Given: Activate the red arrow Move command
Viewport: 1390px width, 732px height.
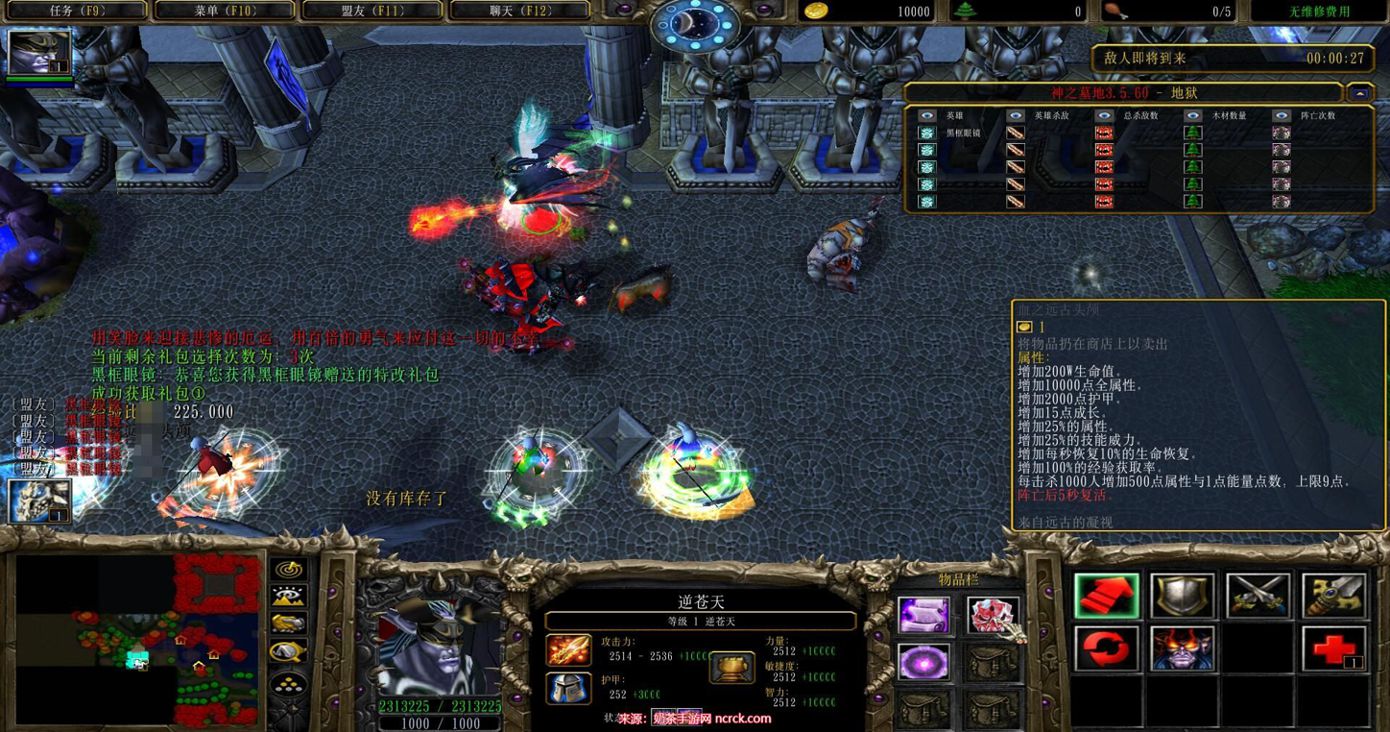Looking at the screenshot, I should [x=1106, y=597].
